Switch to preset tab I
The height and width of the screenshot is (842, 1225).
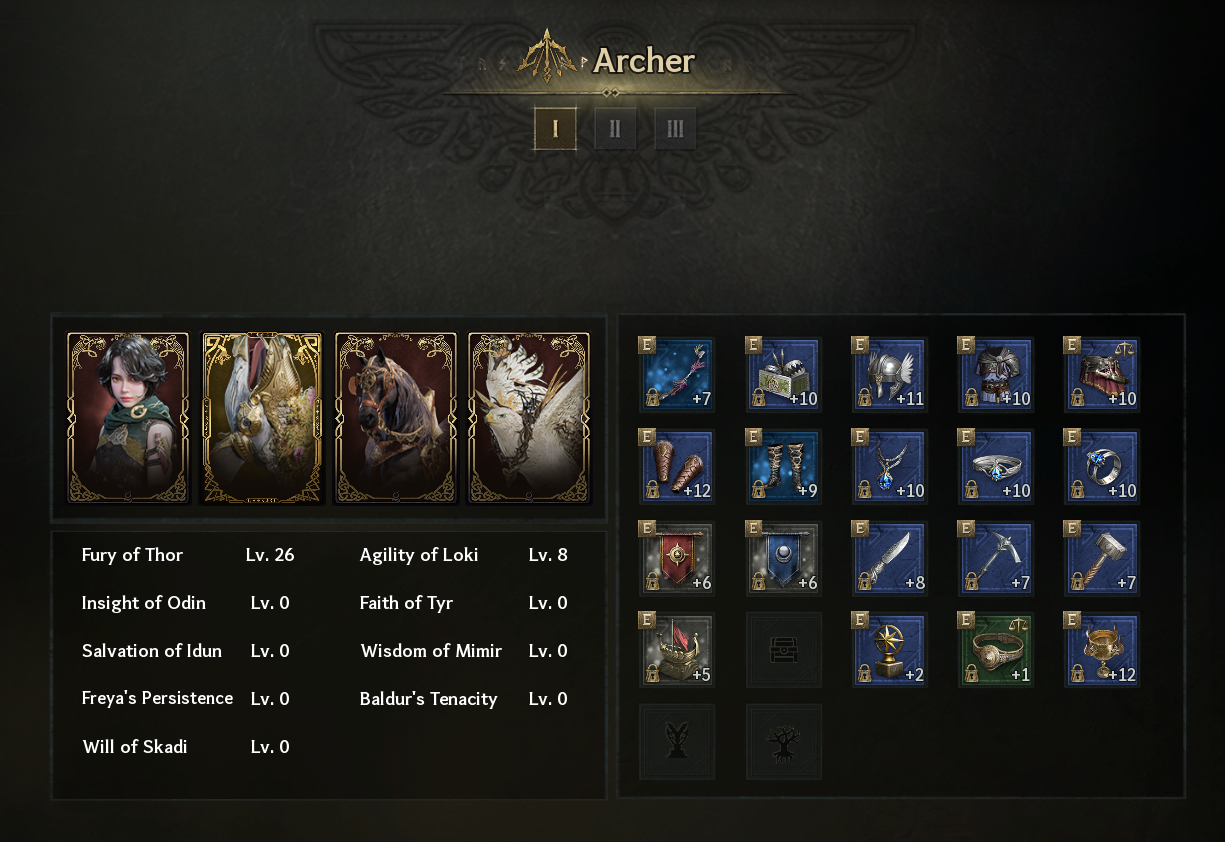pyautogui.click(x=555, y=129)
